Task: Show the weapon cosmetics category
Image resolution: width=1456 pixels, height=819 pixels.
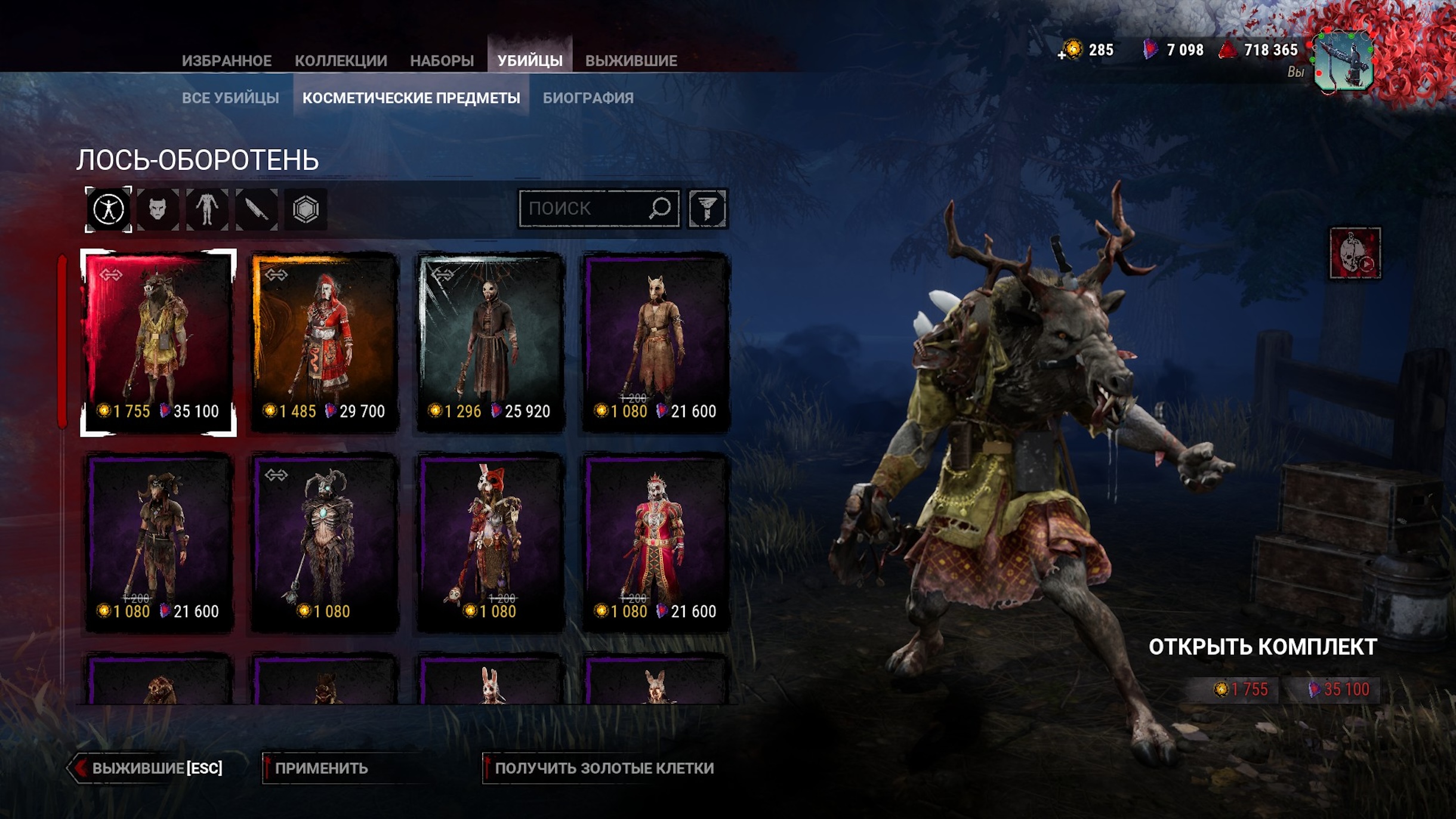Action: 257,209
